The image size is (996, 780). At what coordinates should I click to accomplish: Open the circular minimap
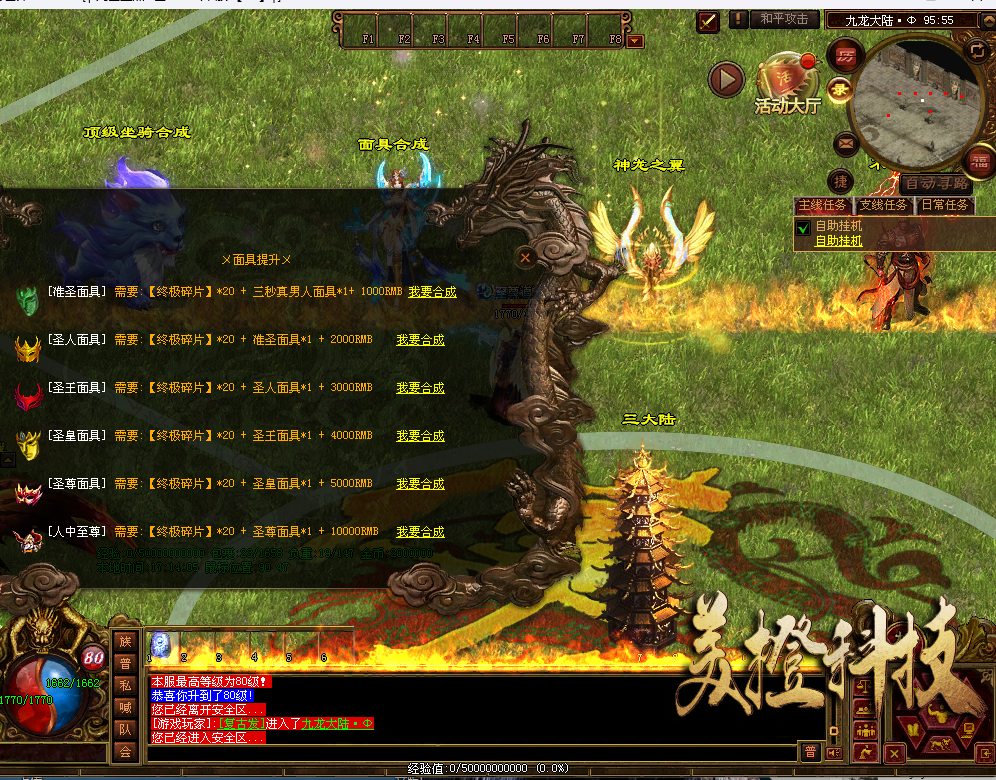coord(913,103)
